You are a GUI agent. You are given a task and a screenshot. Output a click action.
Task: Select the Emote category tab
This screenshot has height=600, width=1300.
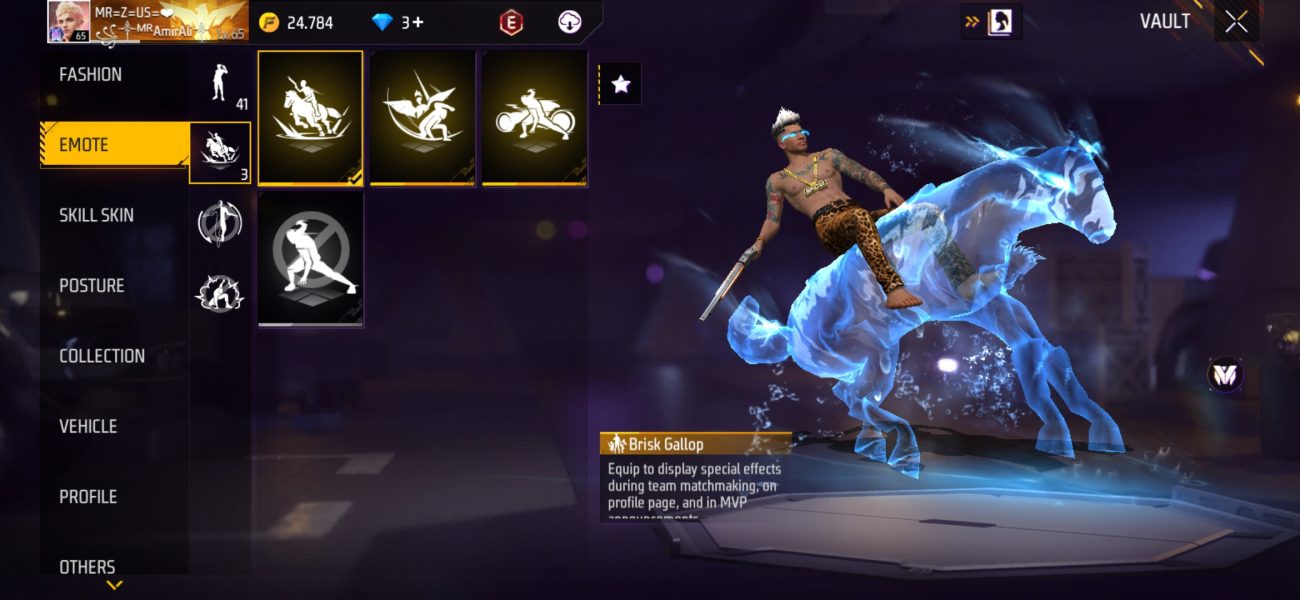[x=84, y=145]
